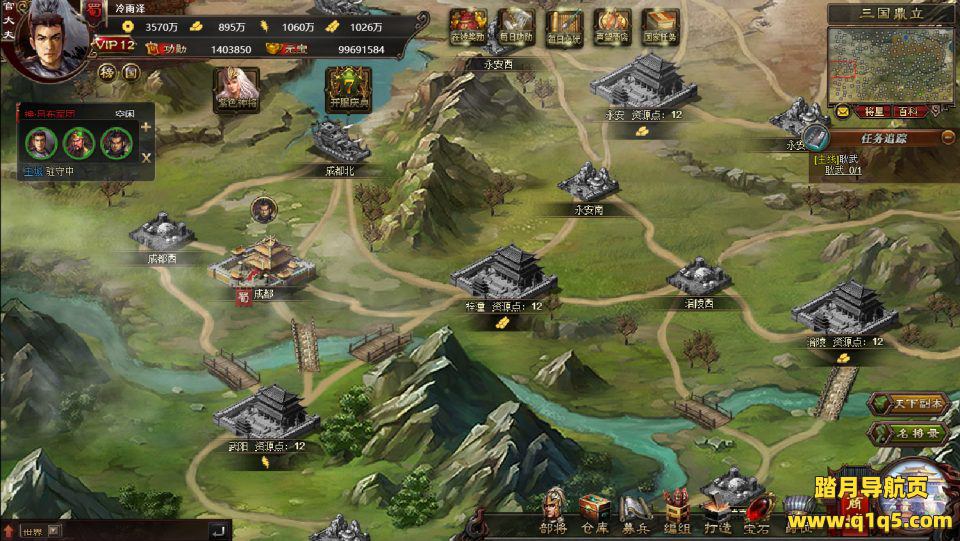The height and width of the screenshot is (541, 960).
Task: Open the 国家任务 nation tasks icon
Action: tap(660, 24)
